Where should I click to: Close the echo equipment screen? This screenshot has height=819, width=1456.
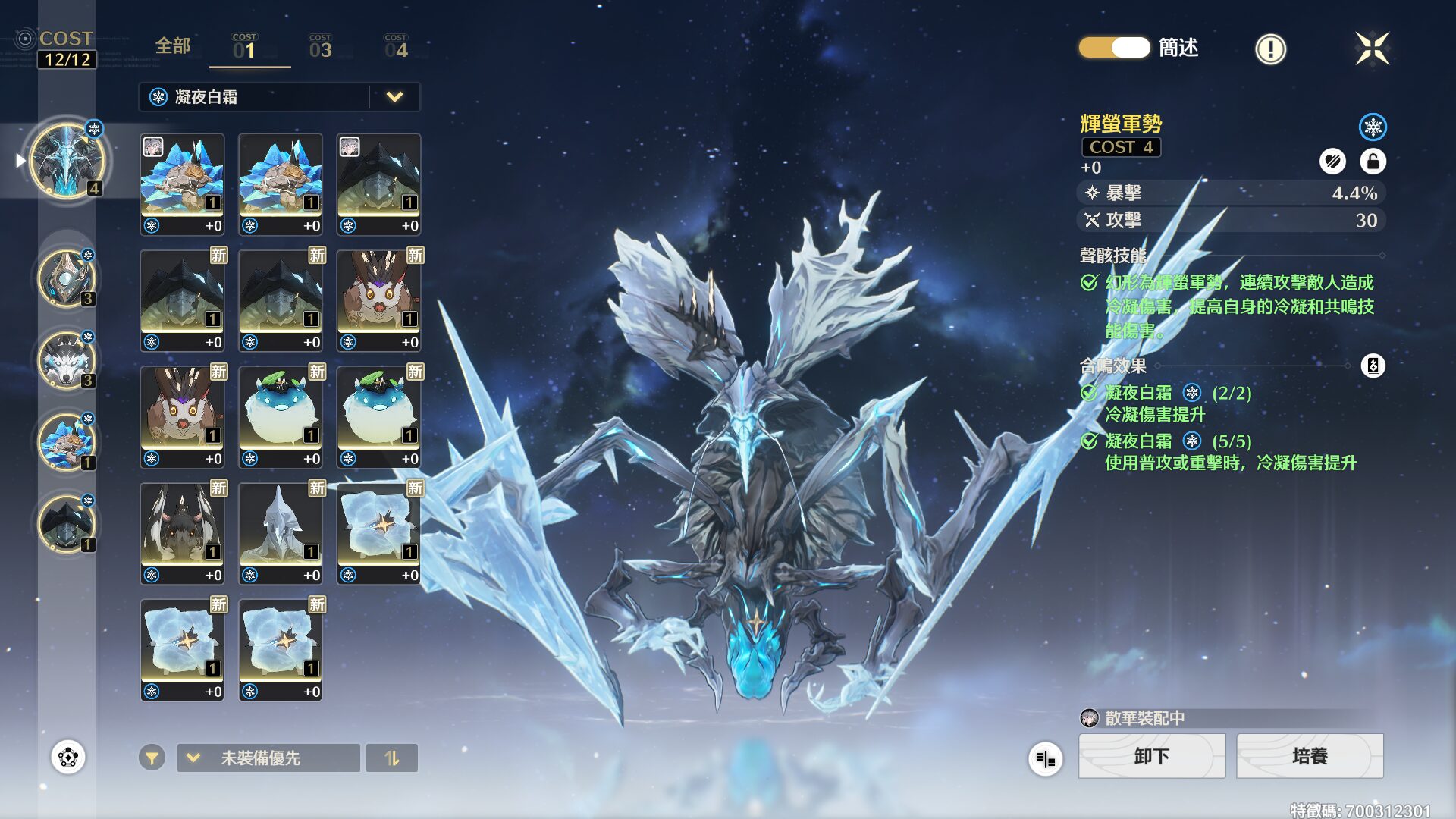pos(1372,49)
